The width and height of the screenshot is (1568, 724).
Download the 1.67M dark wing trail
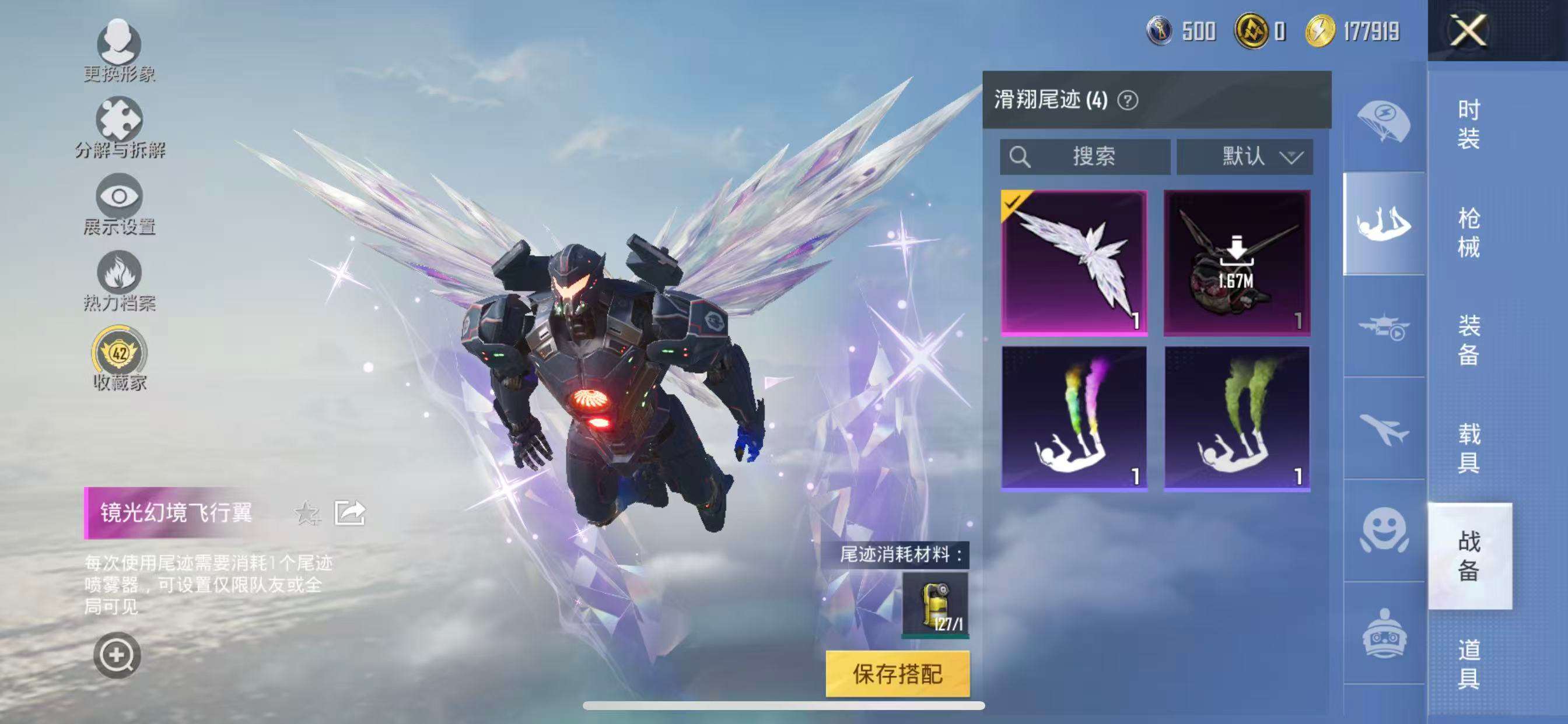click(x=1237, y=262)
